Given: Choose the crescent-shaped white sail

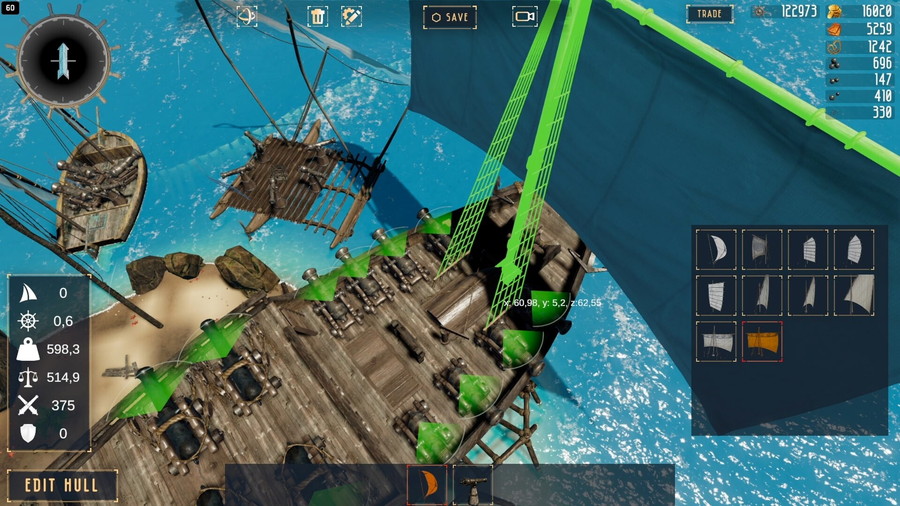Looking at the screenshot, I should [716, 249].
